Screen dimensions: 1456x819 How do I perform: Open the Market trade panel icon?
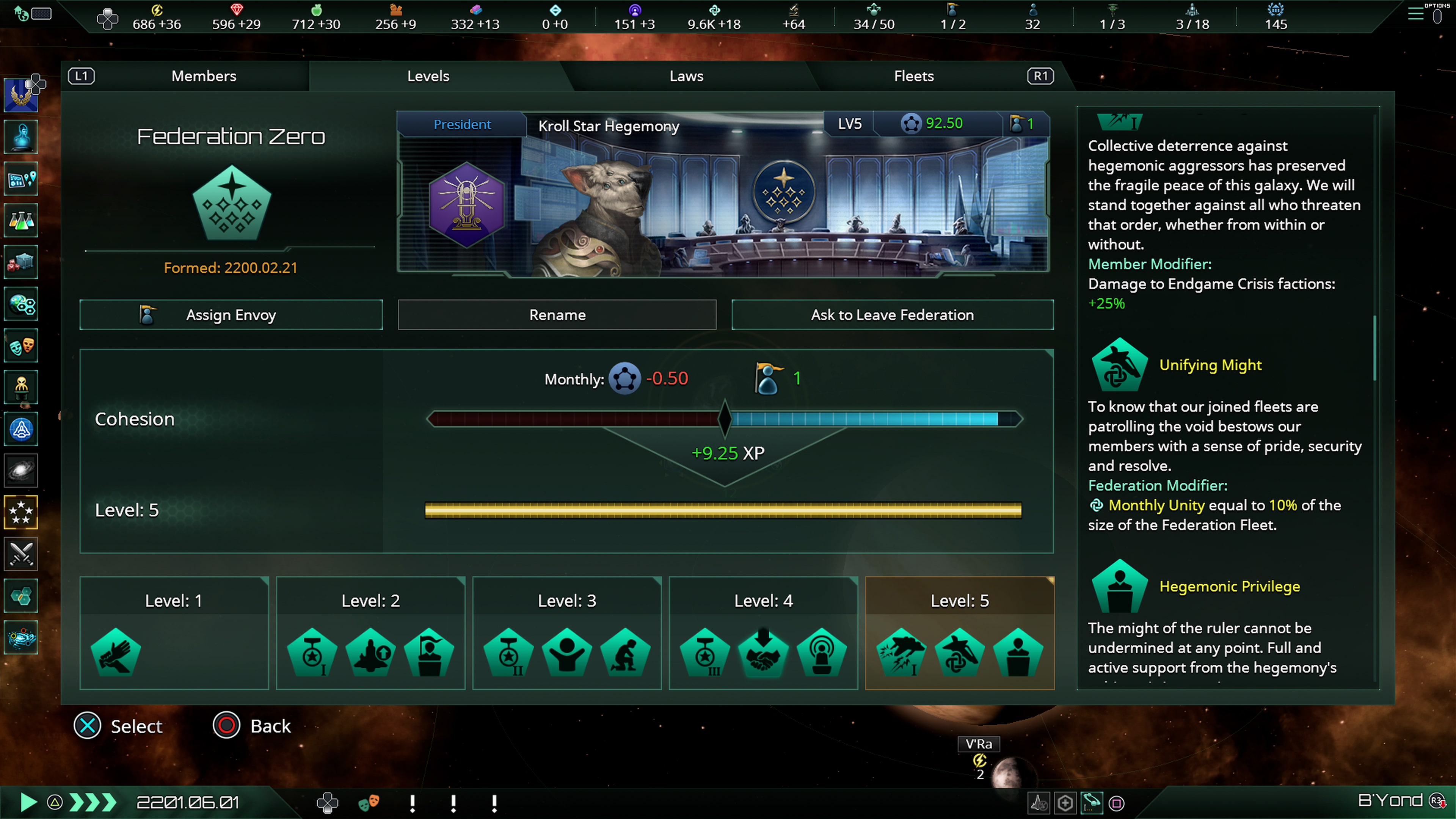click(21, 262)
